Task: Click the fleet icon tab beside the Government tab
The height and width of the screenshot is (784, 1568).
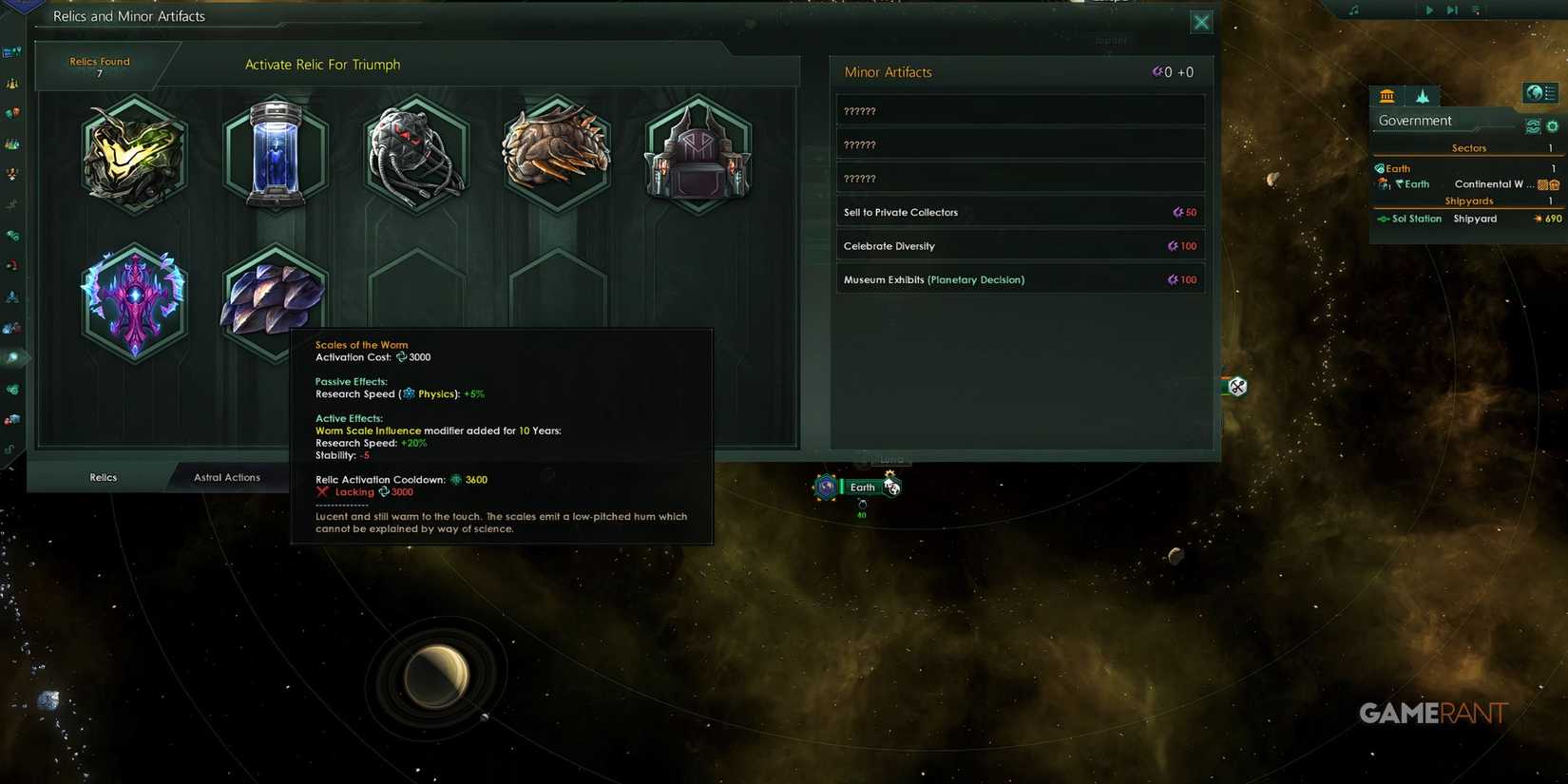Action: [x=1423, y=95]
